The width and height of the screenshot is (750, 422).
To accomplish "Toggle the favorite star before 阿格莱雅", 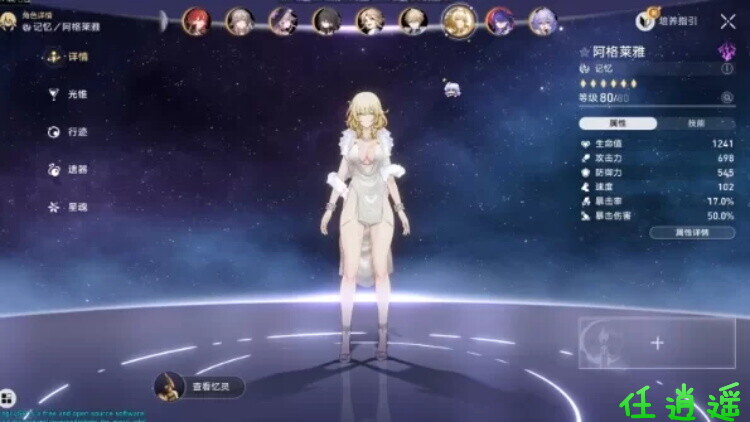I will [x=584, y=51].
